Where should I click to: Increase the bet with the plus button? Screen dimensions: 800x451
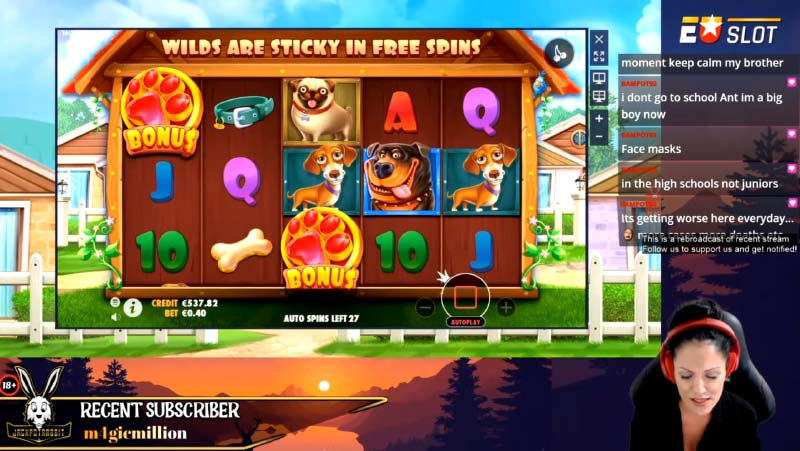pyautogui.click(x=506, y=307)
